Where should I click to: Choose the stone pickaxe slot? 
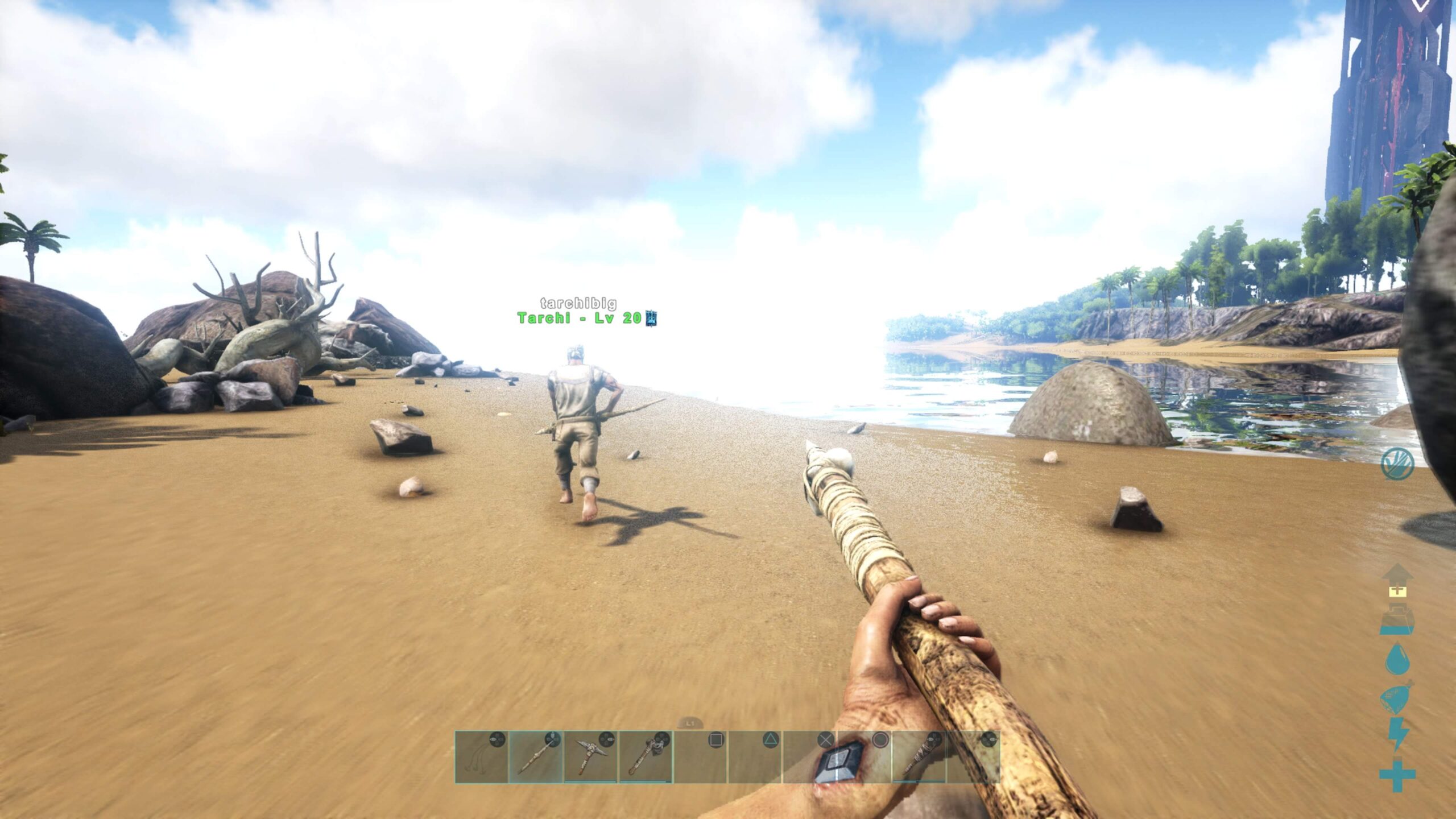(590, 757)
